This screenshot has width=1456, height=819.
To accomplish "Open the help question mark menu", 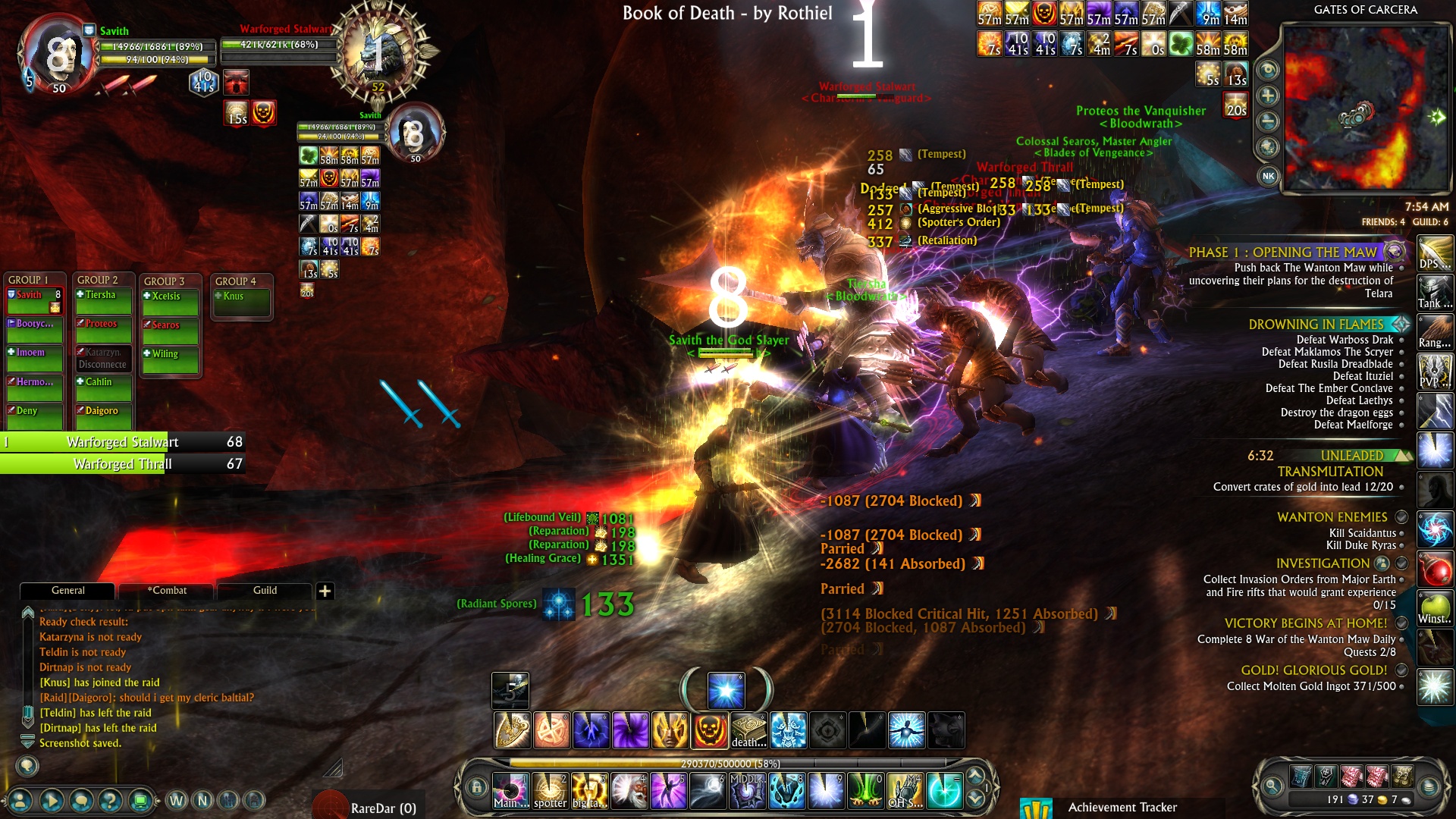I will click(x=110, y=800).
